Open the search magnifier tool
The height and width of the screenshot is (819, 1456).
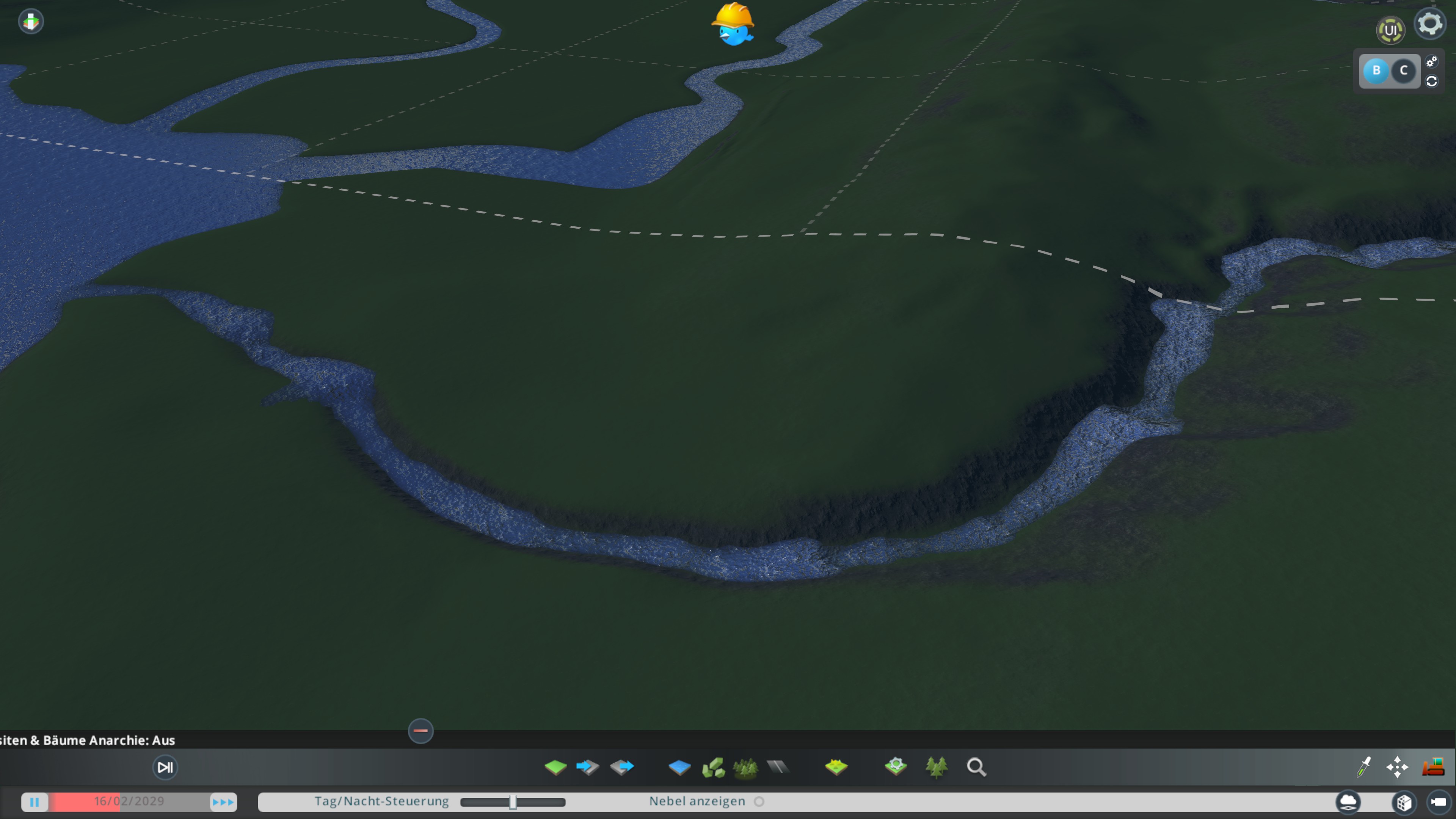tap(976, 767)
